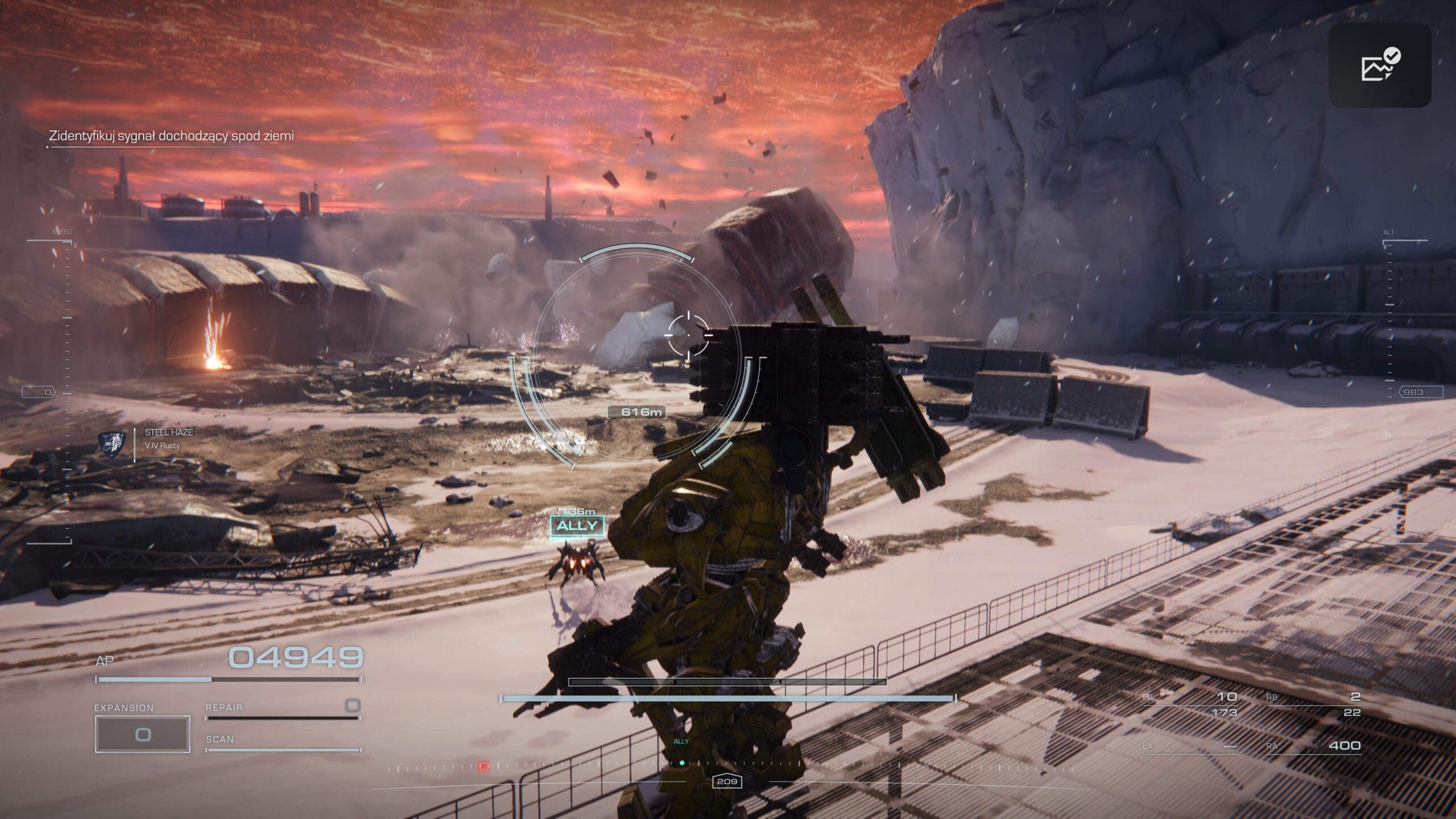Screen dimensions: 1456x819
Task: Select the ALLY target marker
Action: [x=577, y=526]
